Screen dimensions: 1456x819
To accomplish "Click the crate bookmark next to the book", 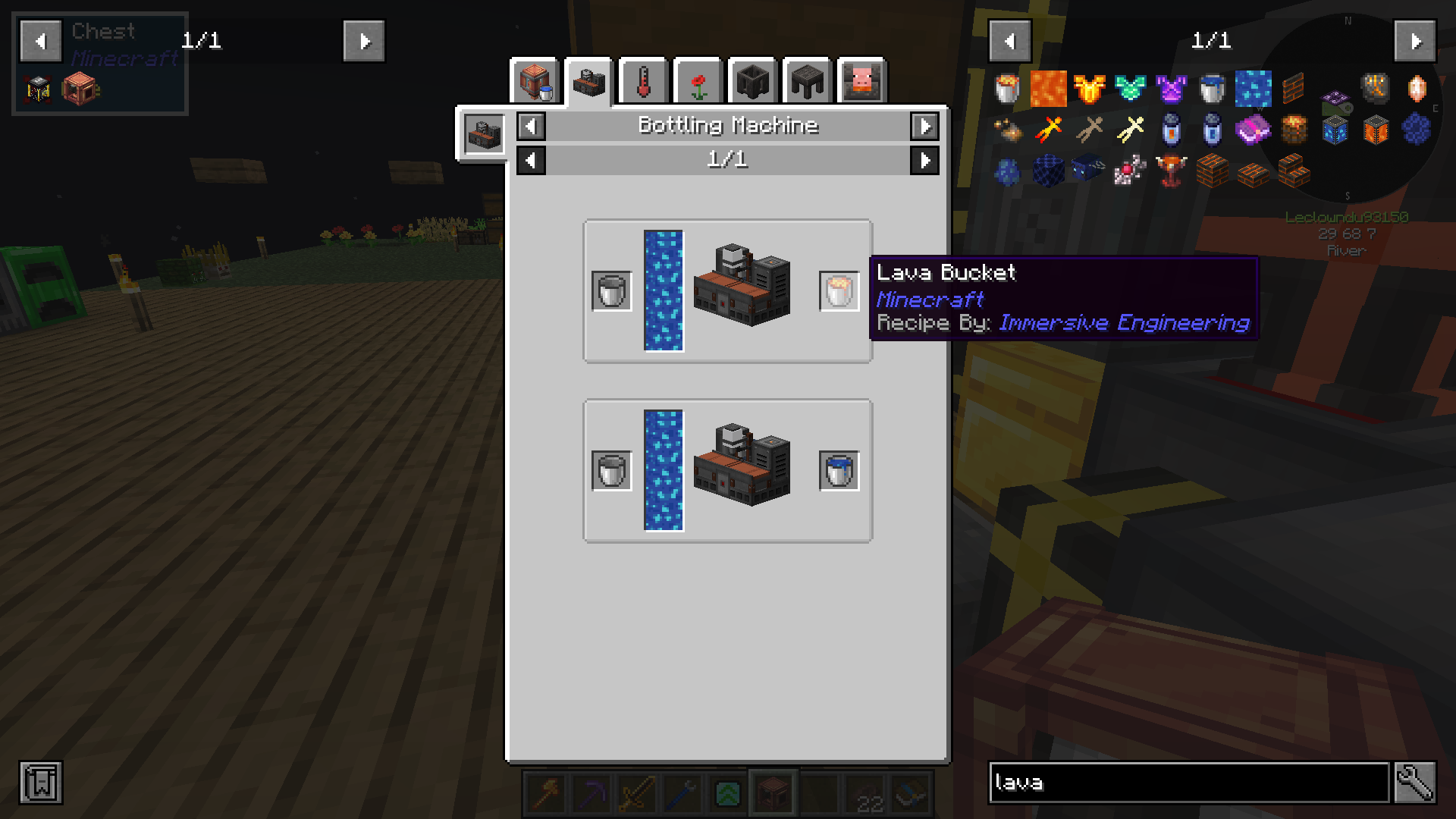I will [82, 89].
